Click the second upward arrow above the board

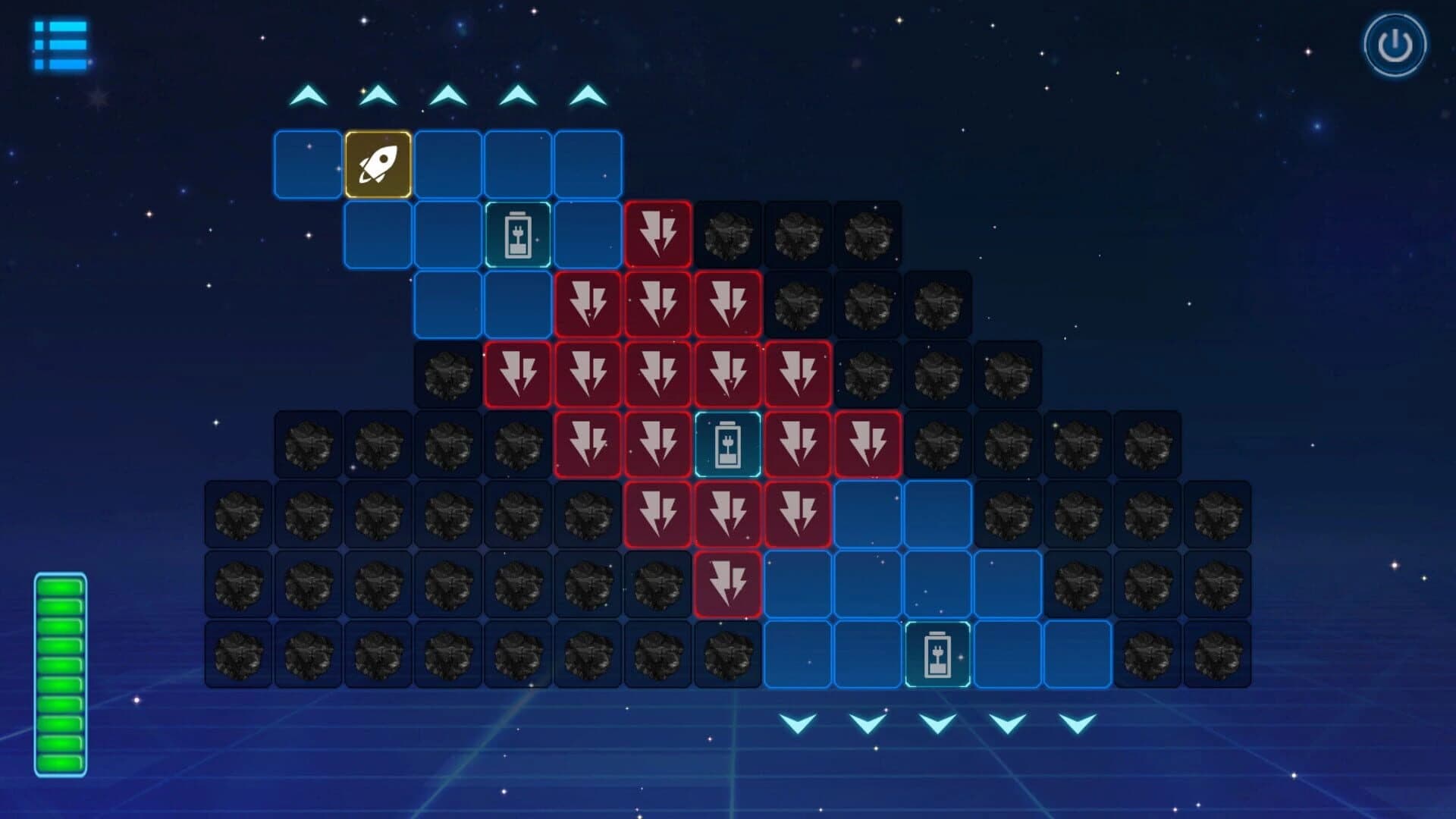pos(377,95)
